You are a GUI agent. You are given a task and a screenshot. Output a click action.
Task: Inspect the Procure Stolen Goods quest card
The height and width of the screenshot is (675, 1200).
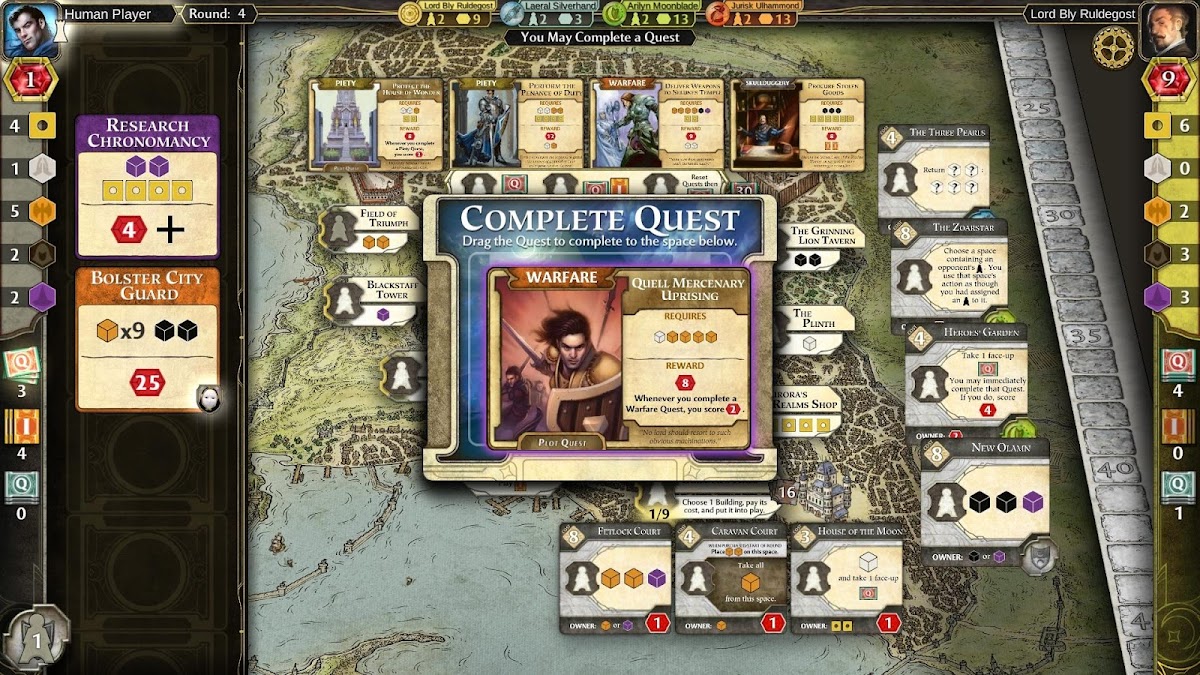point(797,124)
